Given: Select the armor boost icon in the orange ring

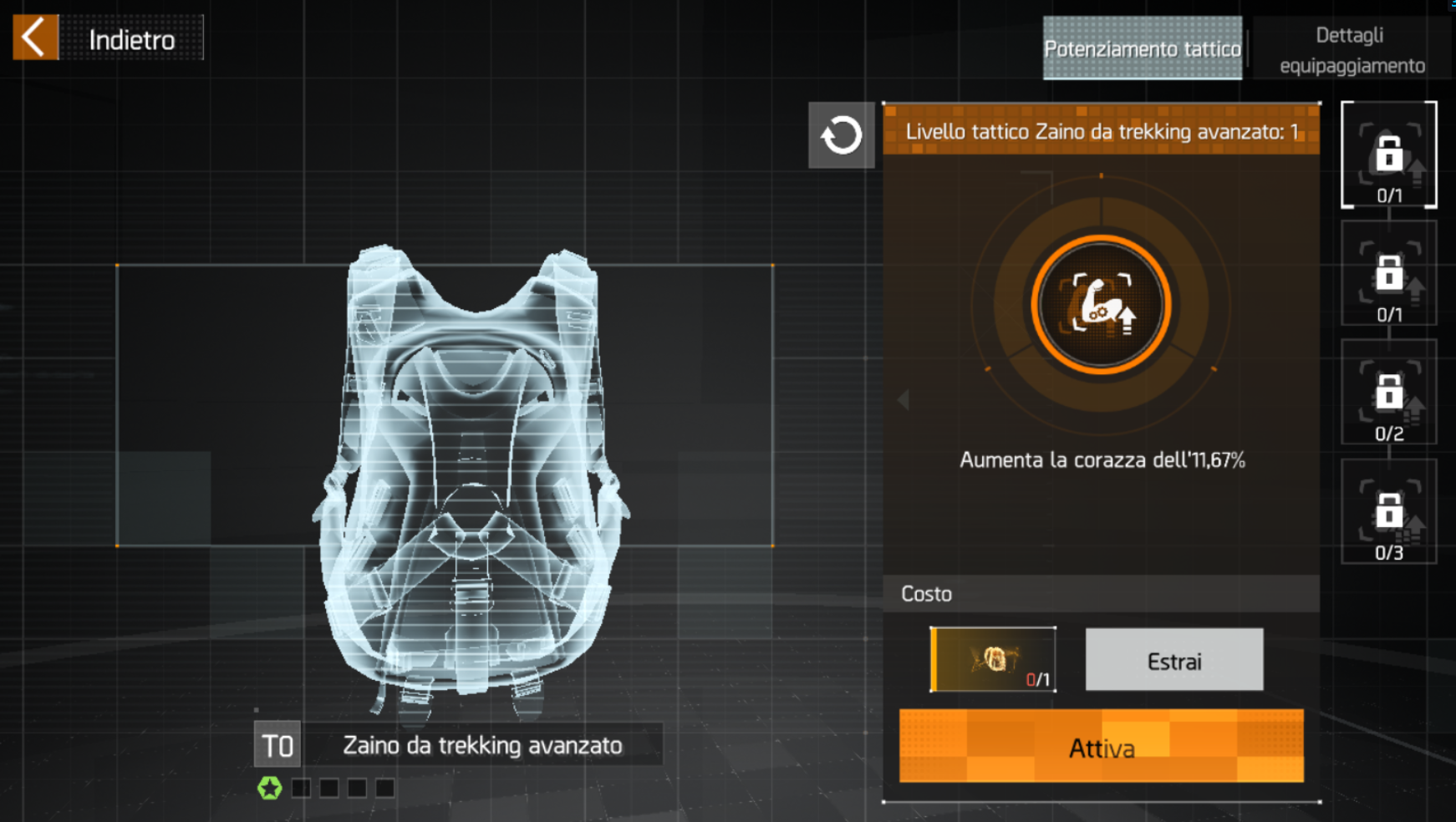Looking at the screenshot, I should (x=1101, y=306).
